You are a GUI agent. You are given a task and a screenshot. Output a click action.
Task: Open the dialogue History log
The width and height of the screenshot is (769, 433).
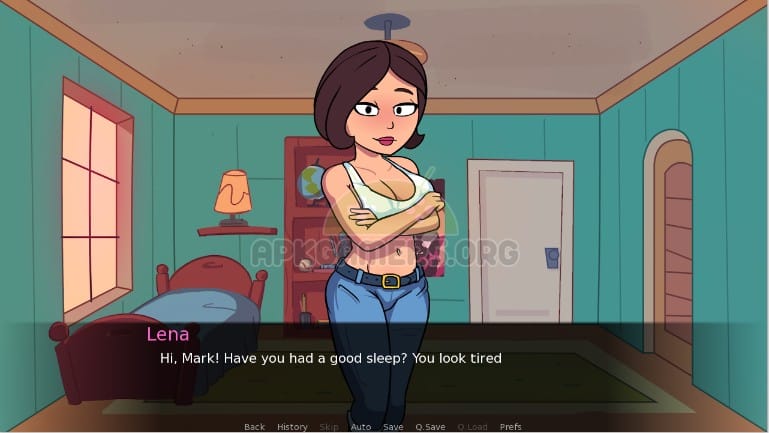click(x=292, y=427)
